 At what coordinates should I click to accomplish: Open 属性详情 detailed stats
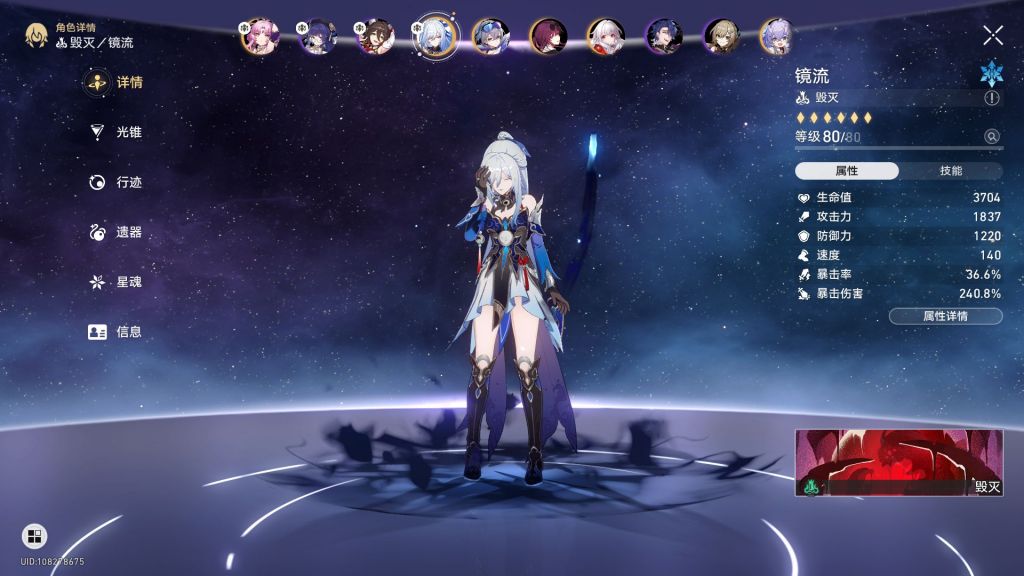click(945, 316)
